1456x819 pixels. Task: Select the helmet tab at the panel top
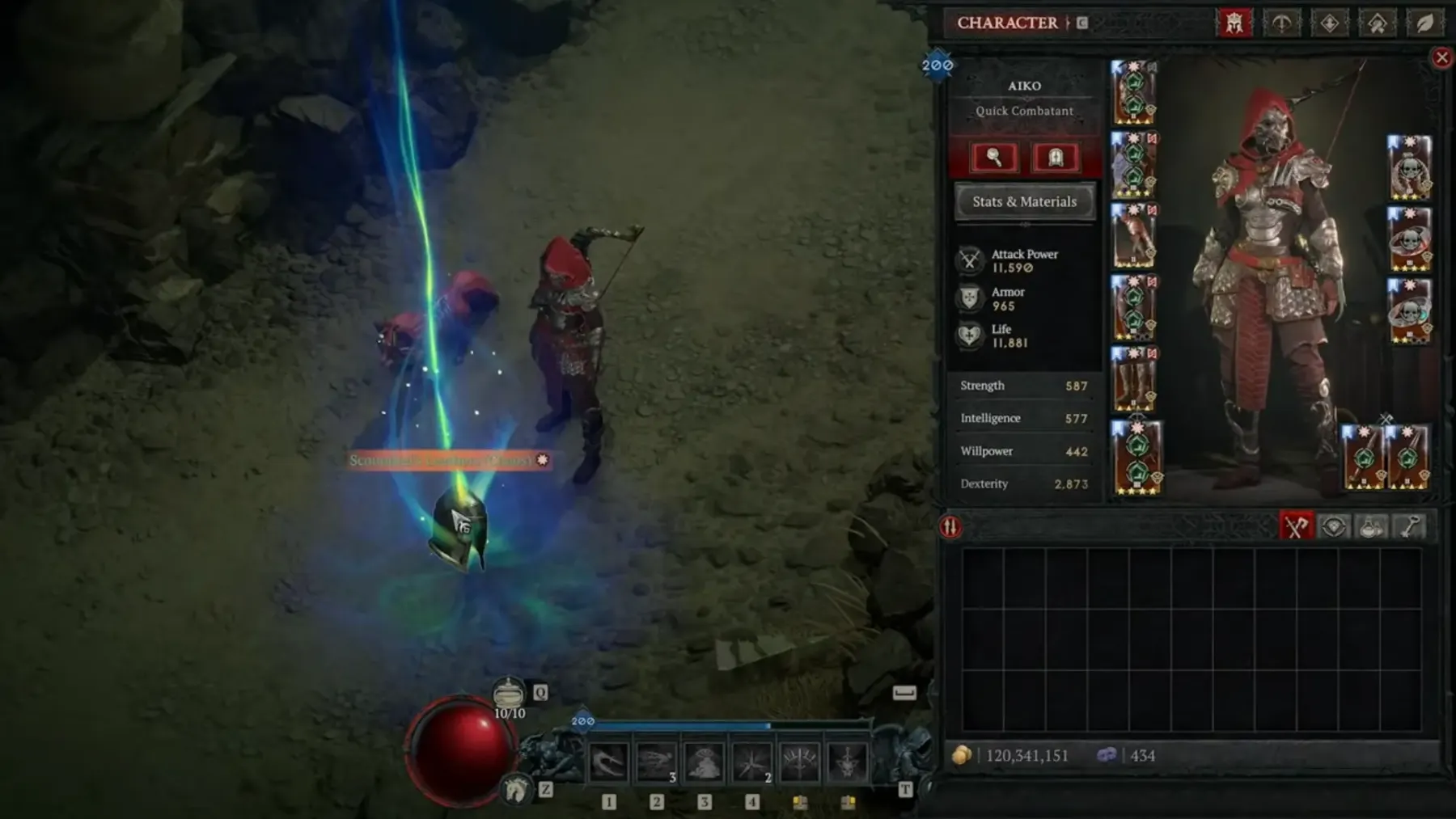pyautogui.click(x=1234, y=23)
